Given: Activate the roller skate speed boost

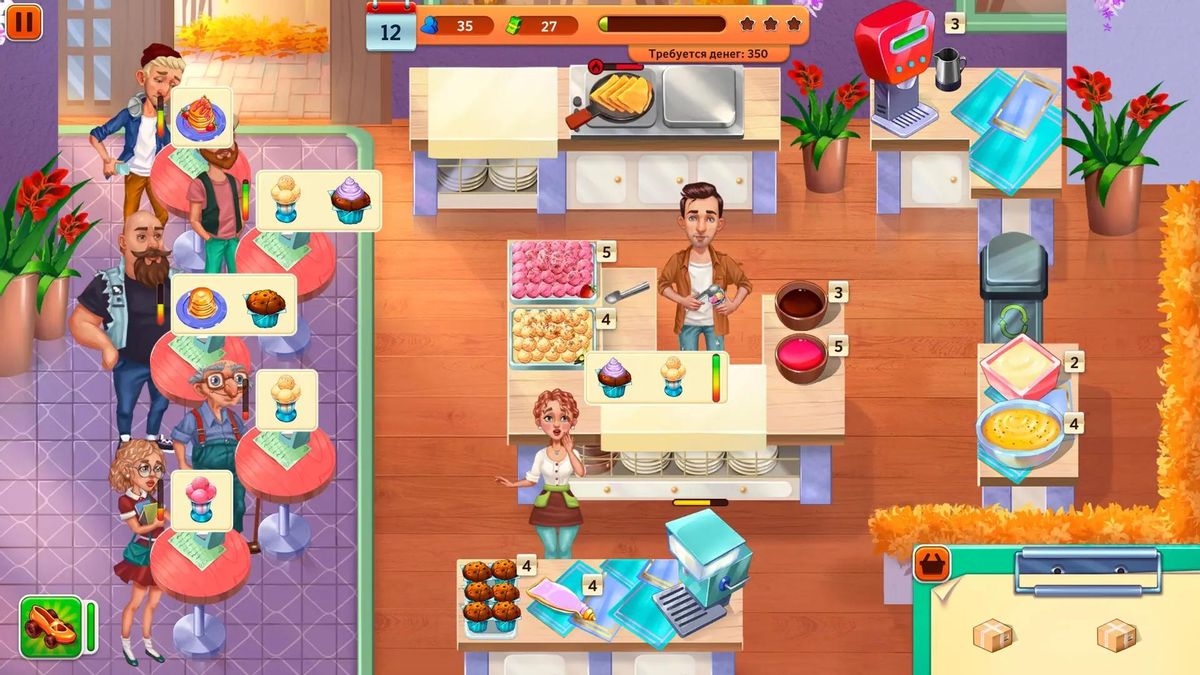Looking at the screenshot, I should (51, 627).
